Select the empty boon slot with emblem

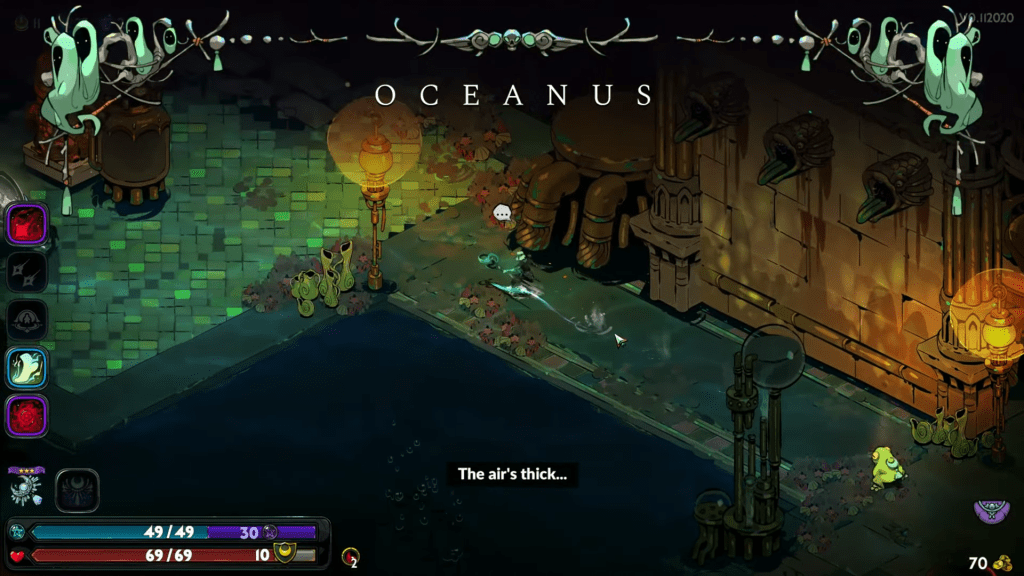pyautogui.click(x=27, y=319)
